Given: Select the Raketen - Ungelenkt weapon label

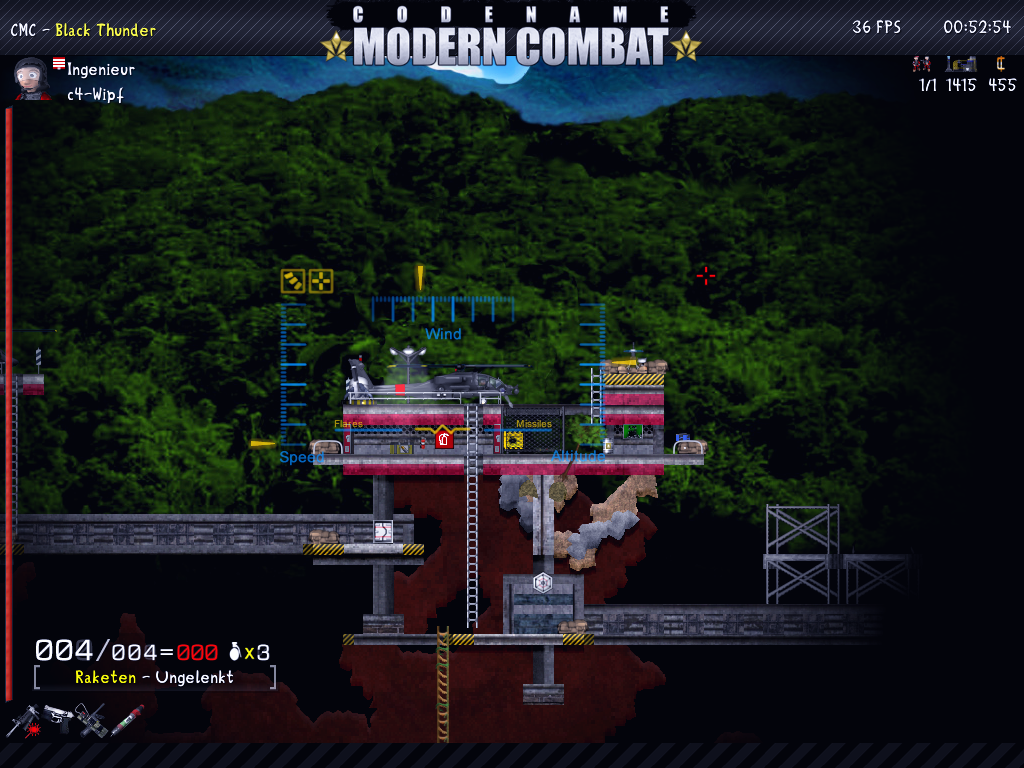Looking at the screenshot, I should (154, 677).
